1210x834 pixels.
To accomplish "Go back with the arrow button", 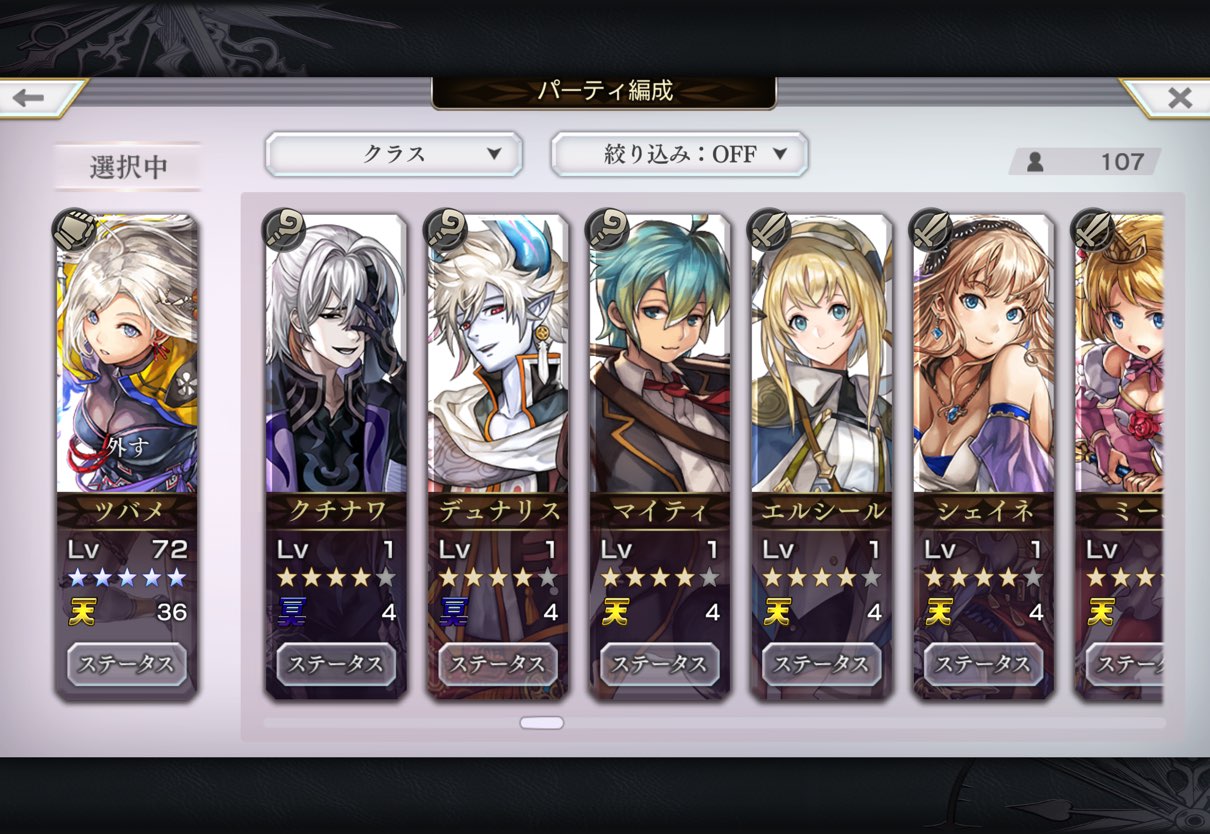I will pos(32,98).
